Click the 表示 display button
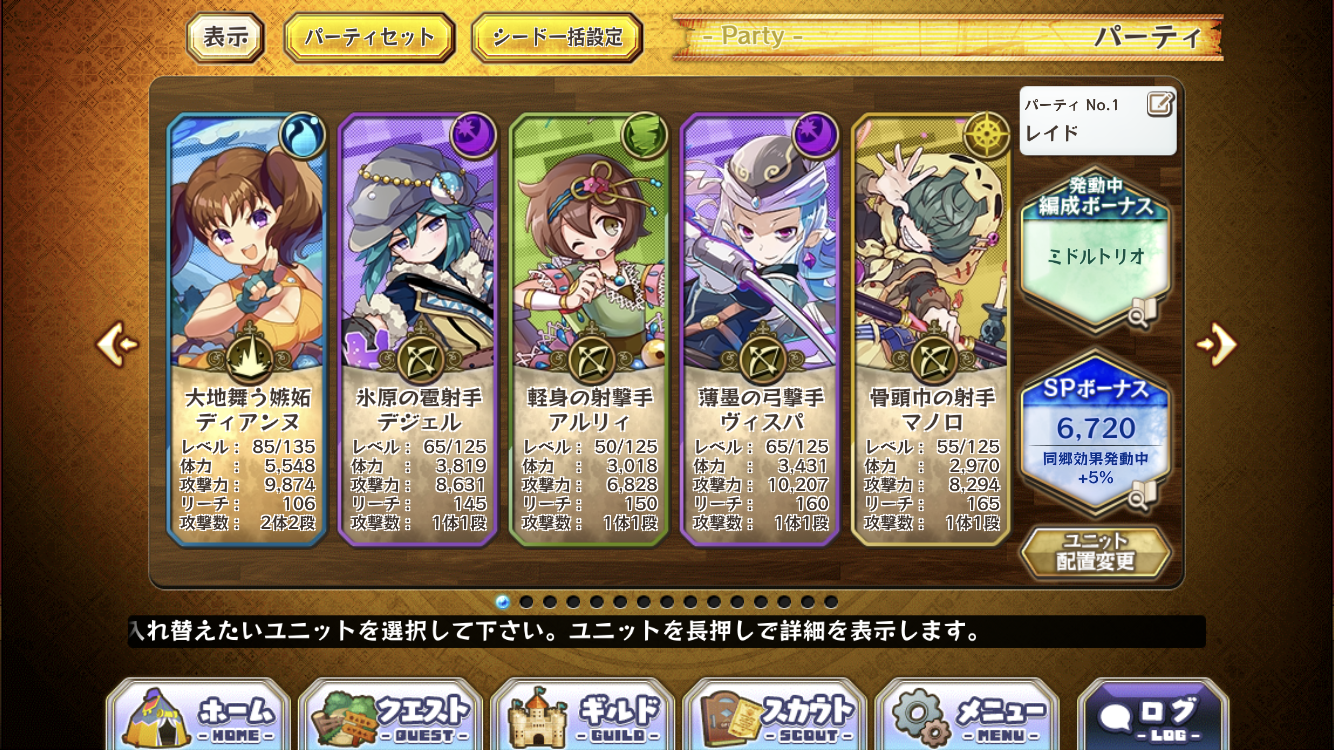The width and height of the screenshot is (1334, 750). pyautogui.click(x=225, y=38)
